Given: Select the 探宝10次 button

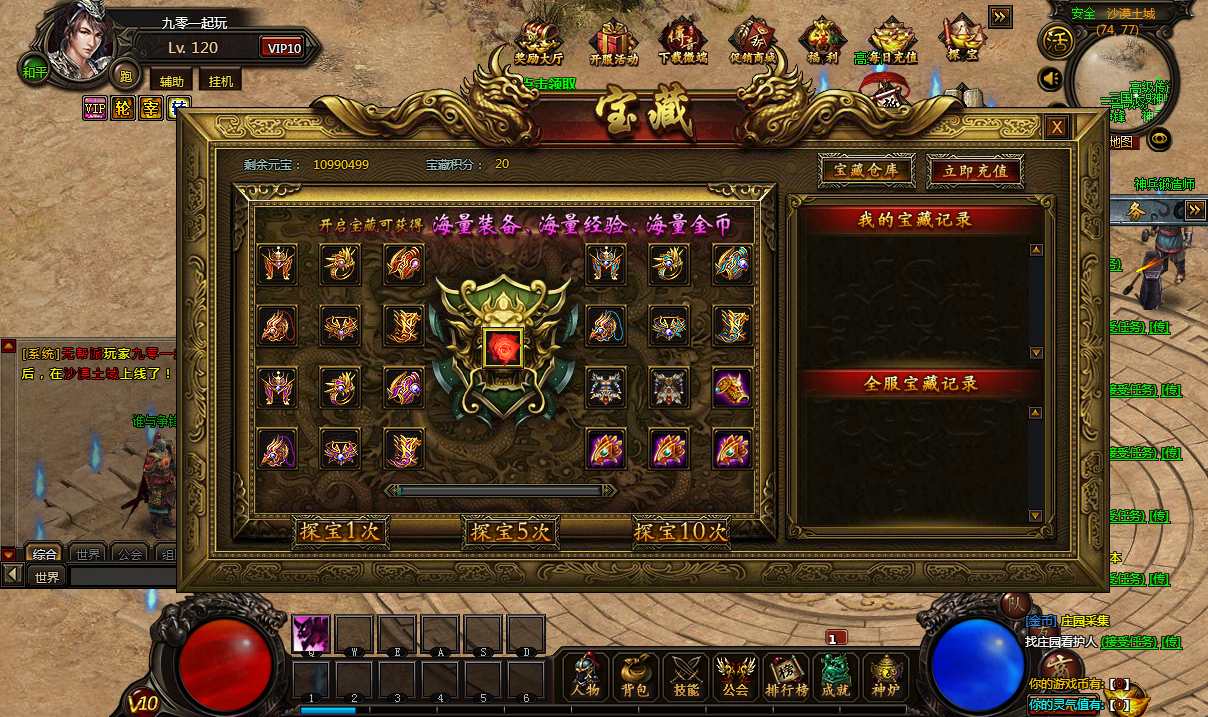Looking at the screenshot, I should 680,532.
